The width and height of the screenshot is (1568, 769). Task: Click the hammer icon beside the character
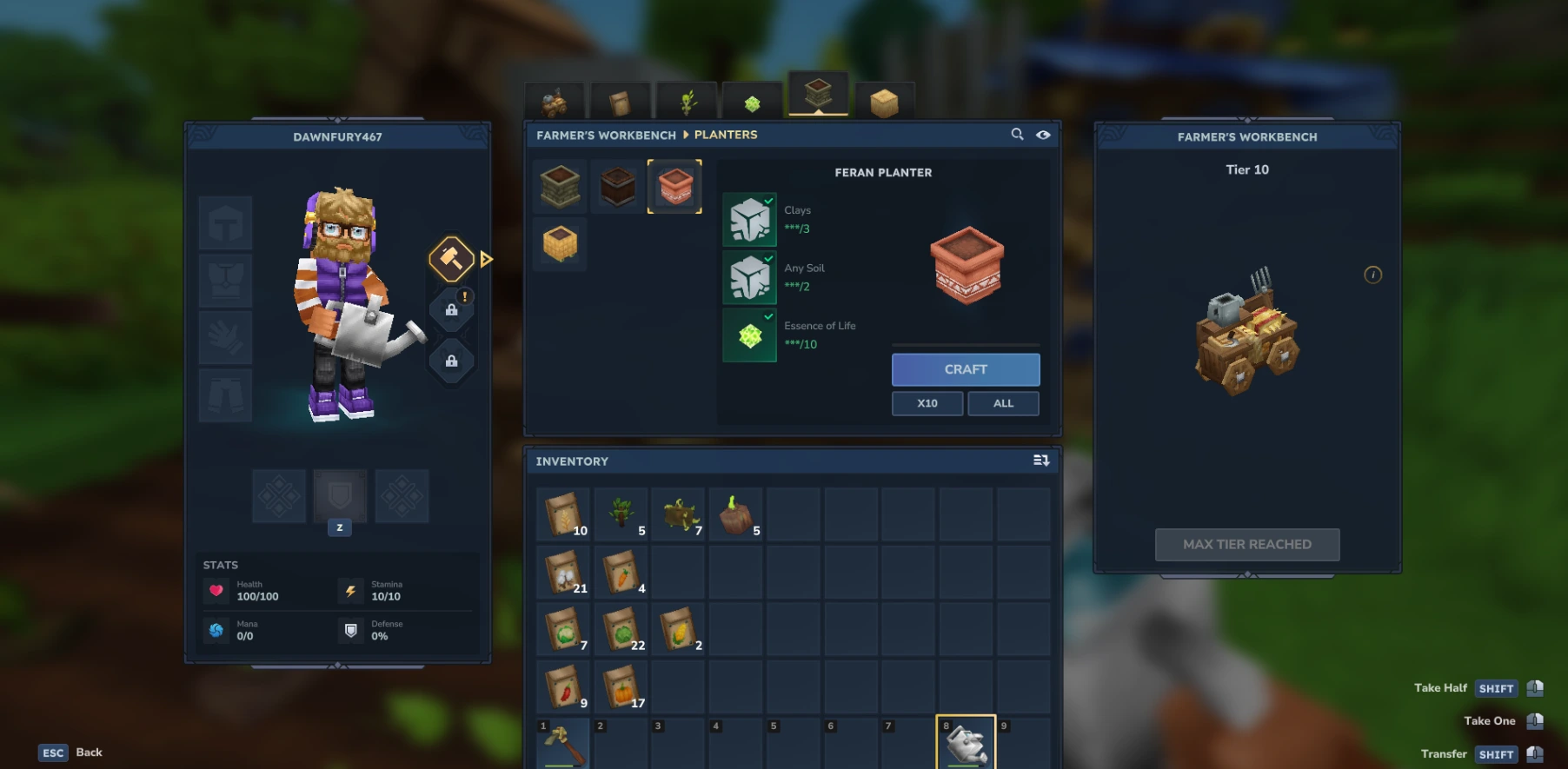click(x=451, y=260)
